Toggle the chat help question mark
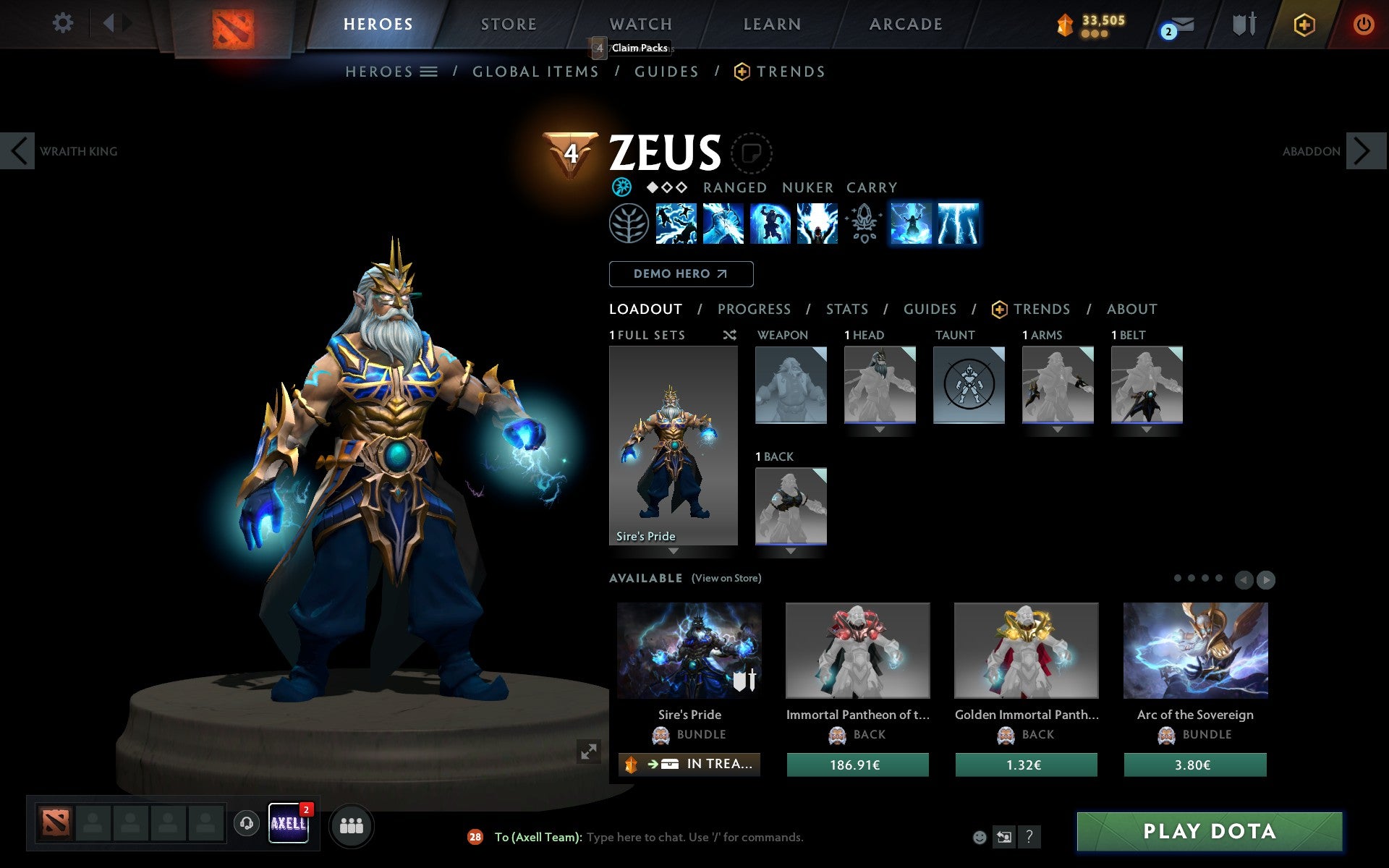1389x868 pixels. (x=1030, y=837)
